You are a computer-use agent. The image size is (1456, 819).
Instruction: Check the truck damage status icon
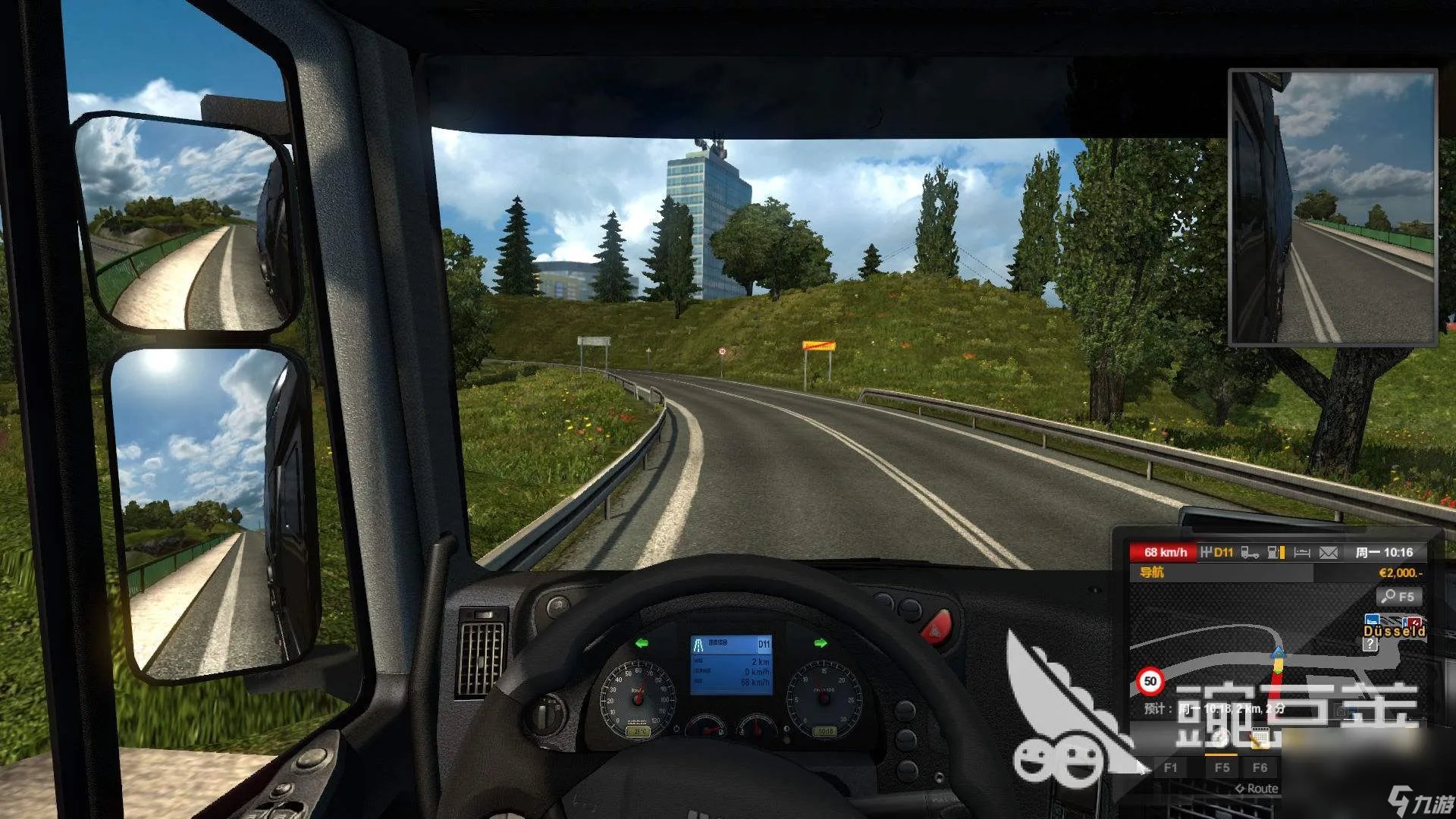[1250, 553]
